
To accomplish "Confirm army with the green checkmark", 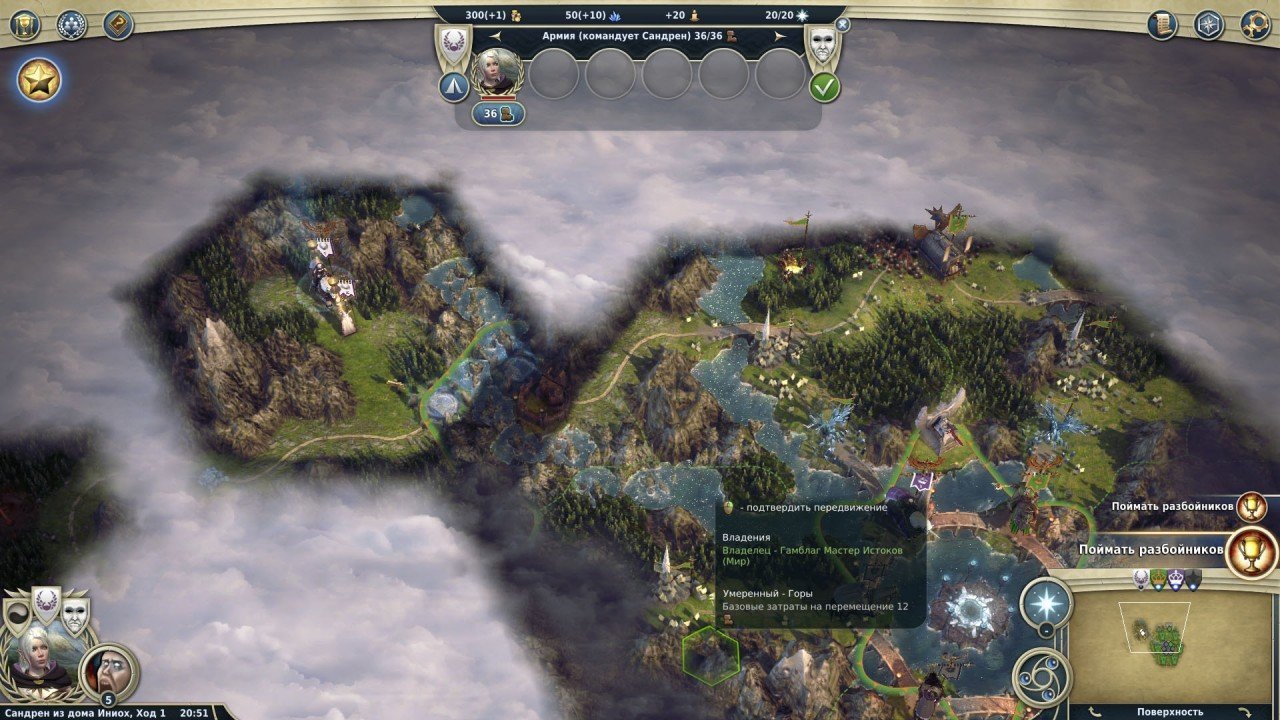I will 824,87.
